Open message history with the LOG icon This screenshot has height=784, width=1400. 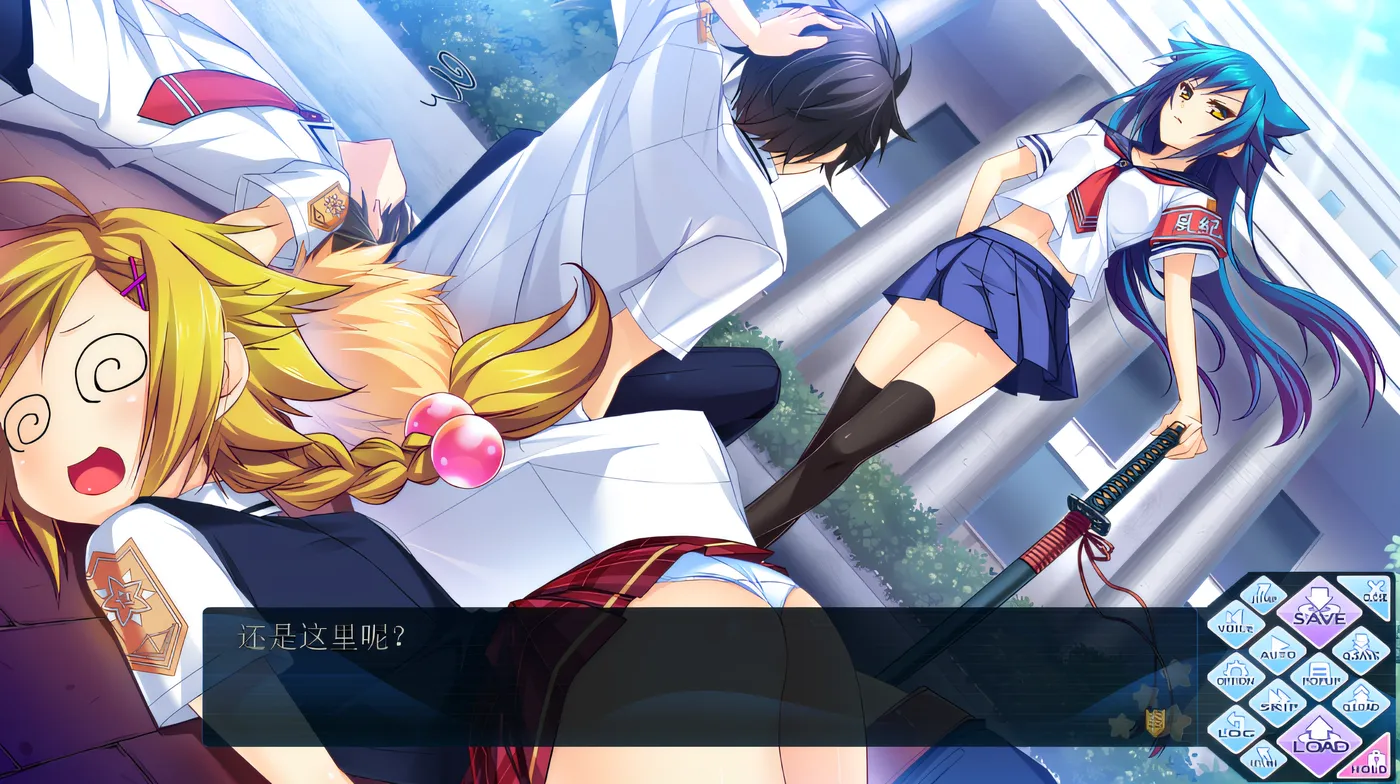point(1234,731)
